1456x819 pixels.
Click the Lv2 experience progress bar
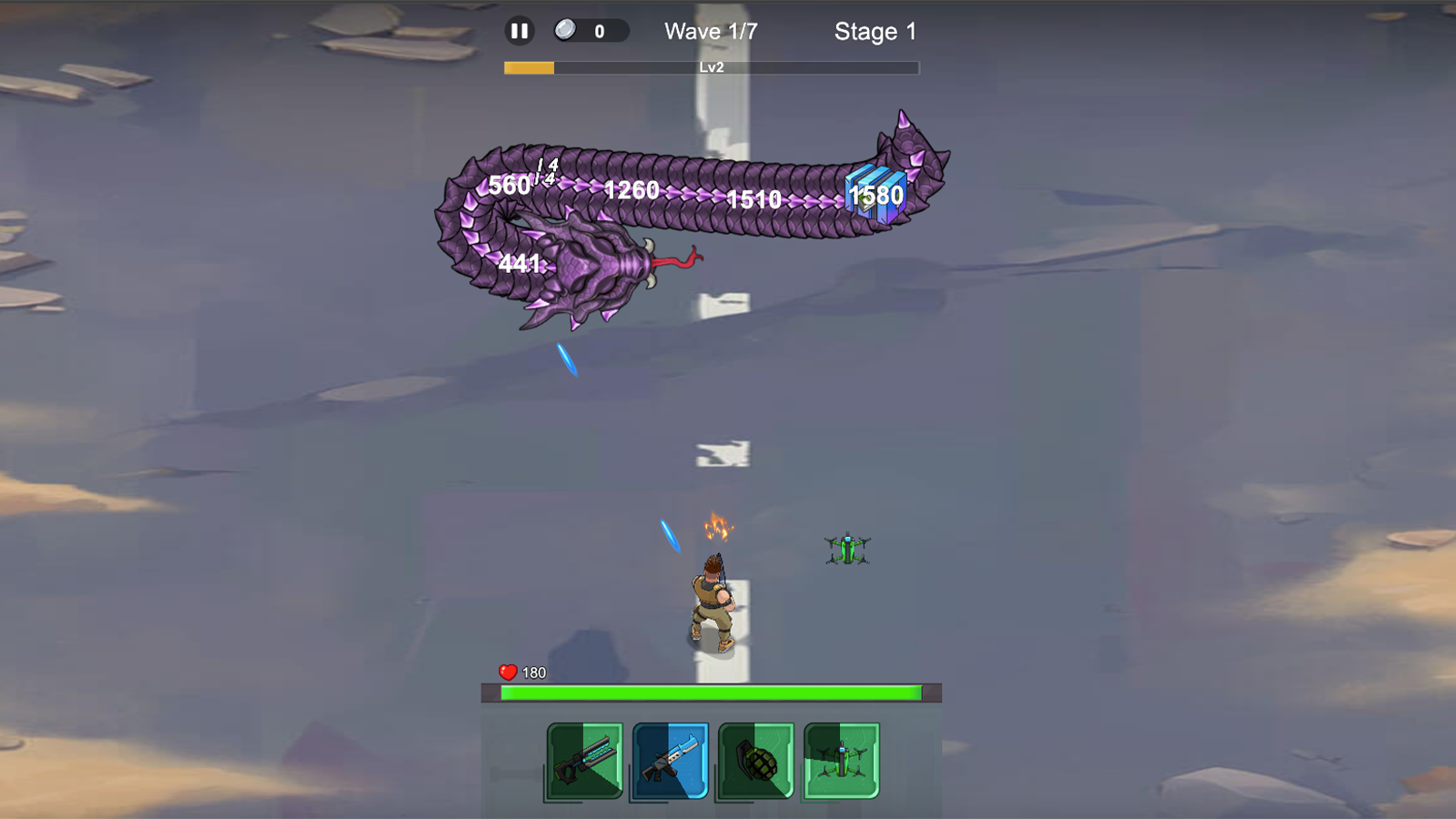pos(711,66)
